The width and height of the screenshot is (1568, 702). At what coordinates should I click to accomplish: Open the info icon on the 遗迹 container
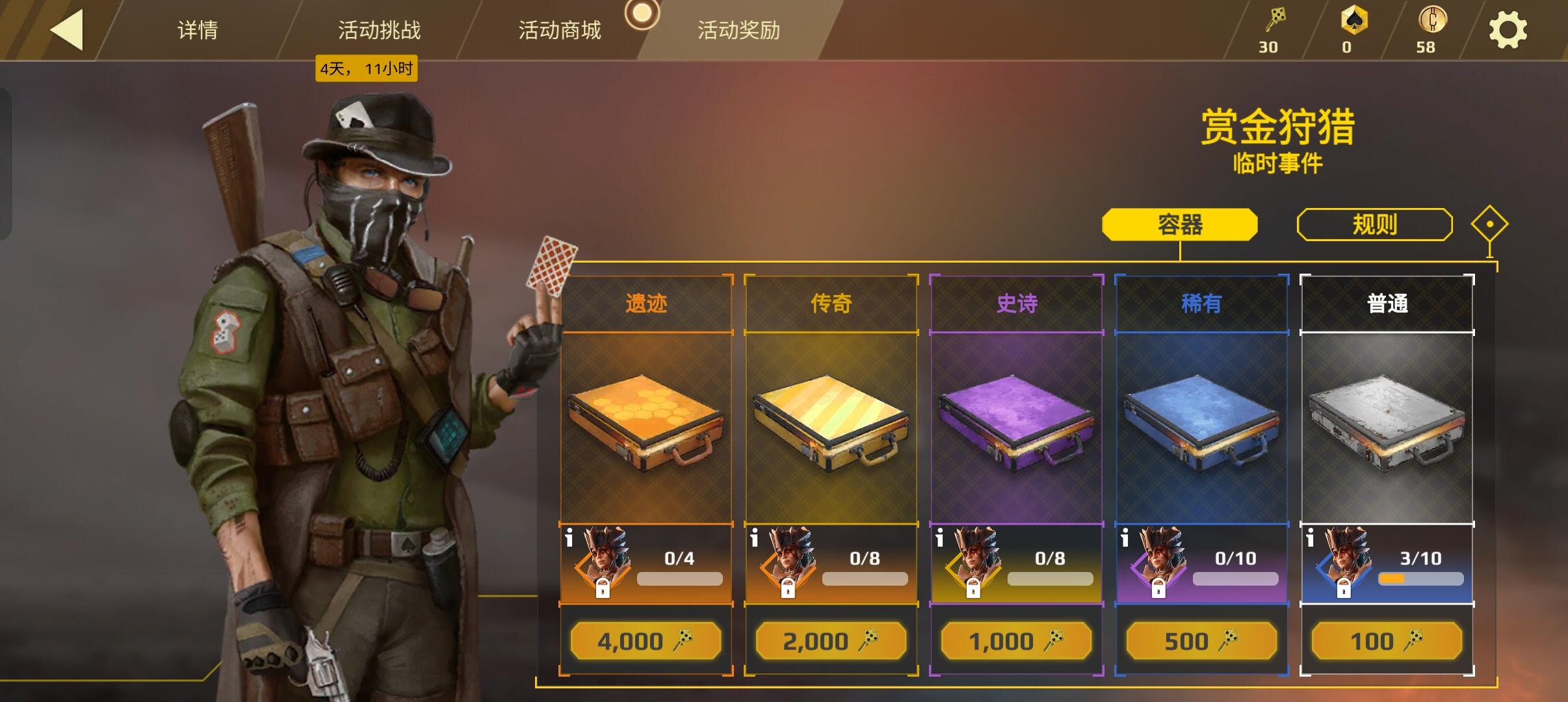point(570,536)
